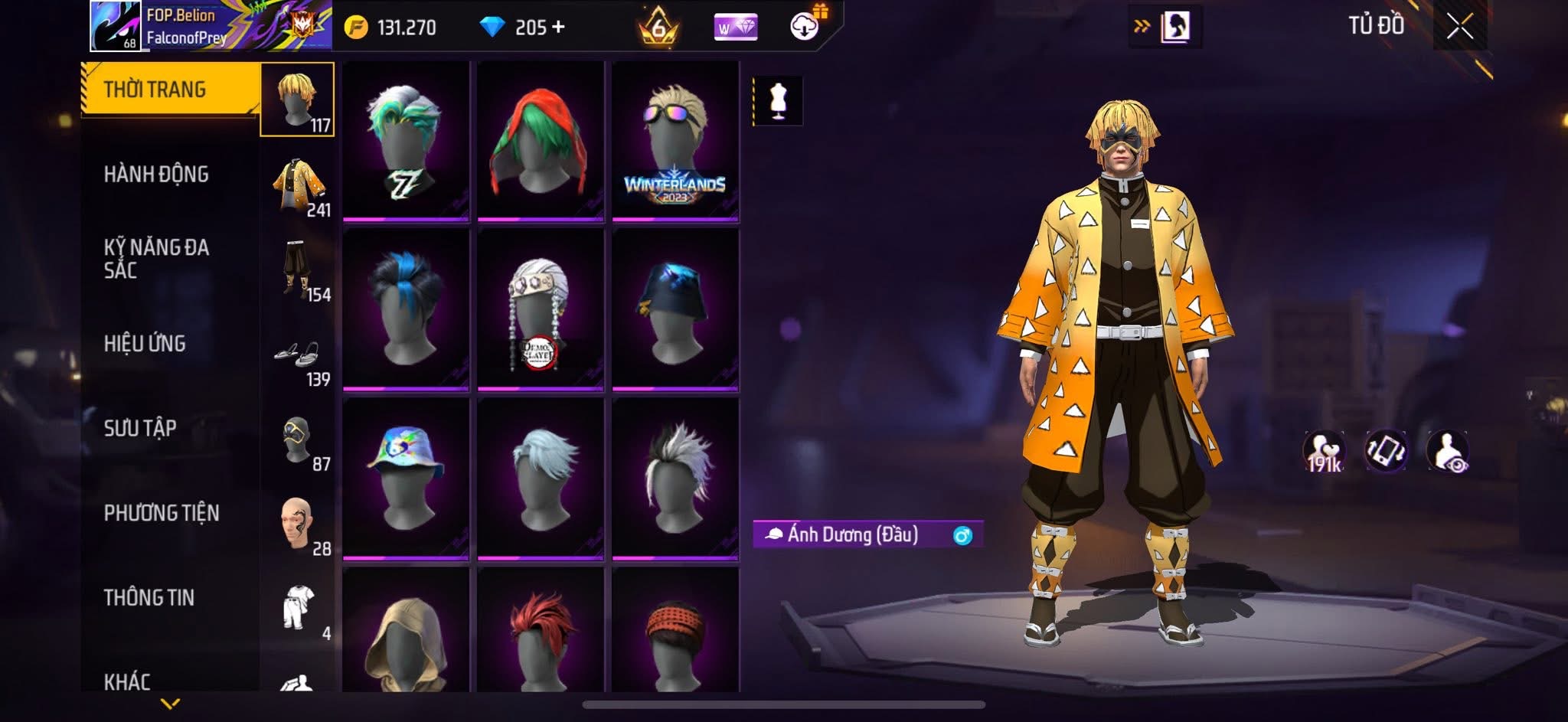This screenshot has height=722, width=1568.
Task: Click the mannequin outfit set icon
Action: click(778, 100)
